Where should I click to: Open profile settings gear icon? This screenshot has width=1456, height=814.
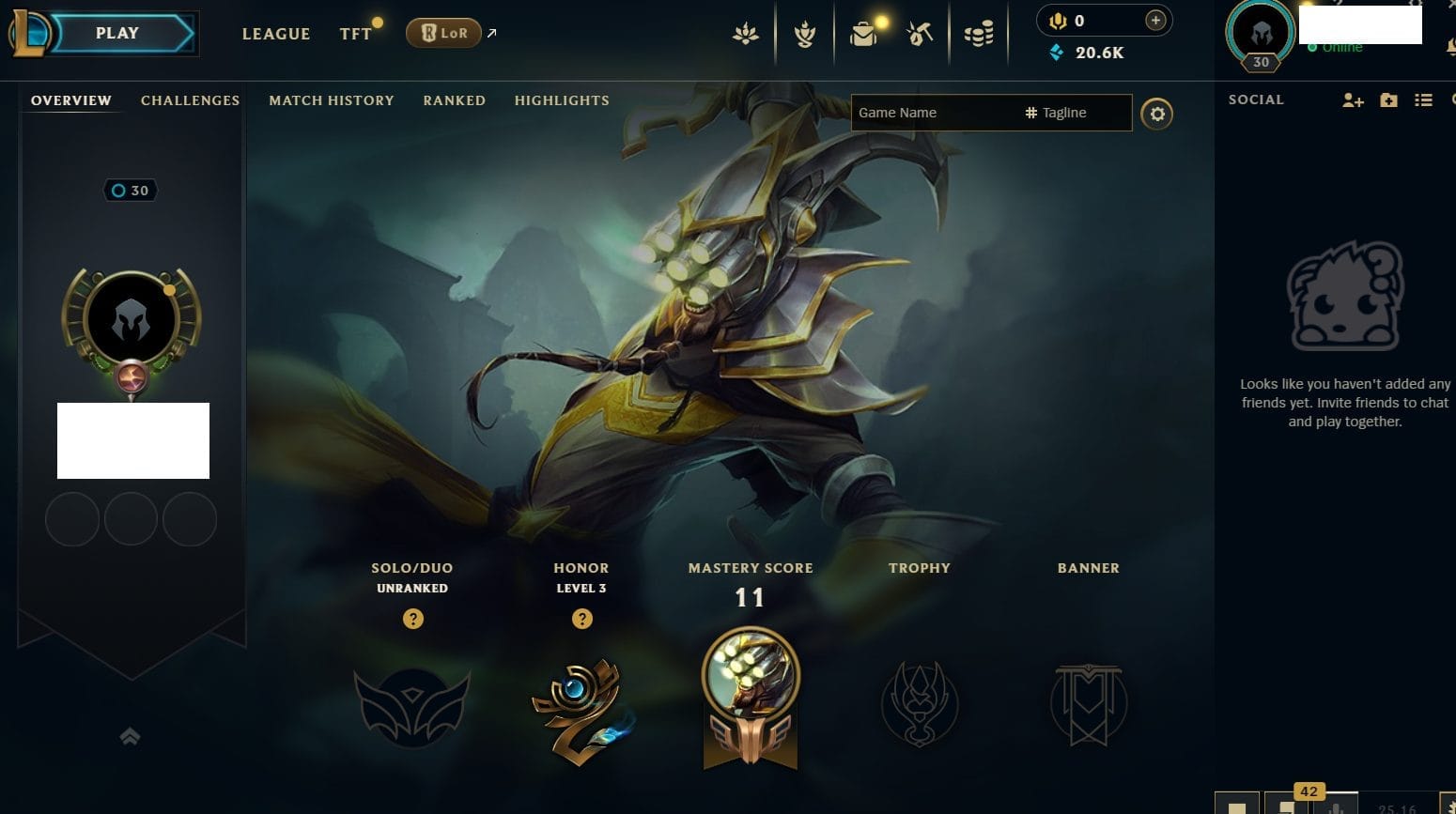coord(1156,114)
